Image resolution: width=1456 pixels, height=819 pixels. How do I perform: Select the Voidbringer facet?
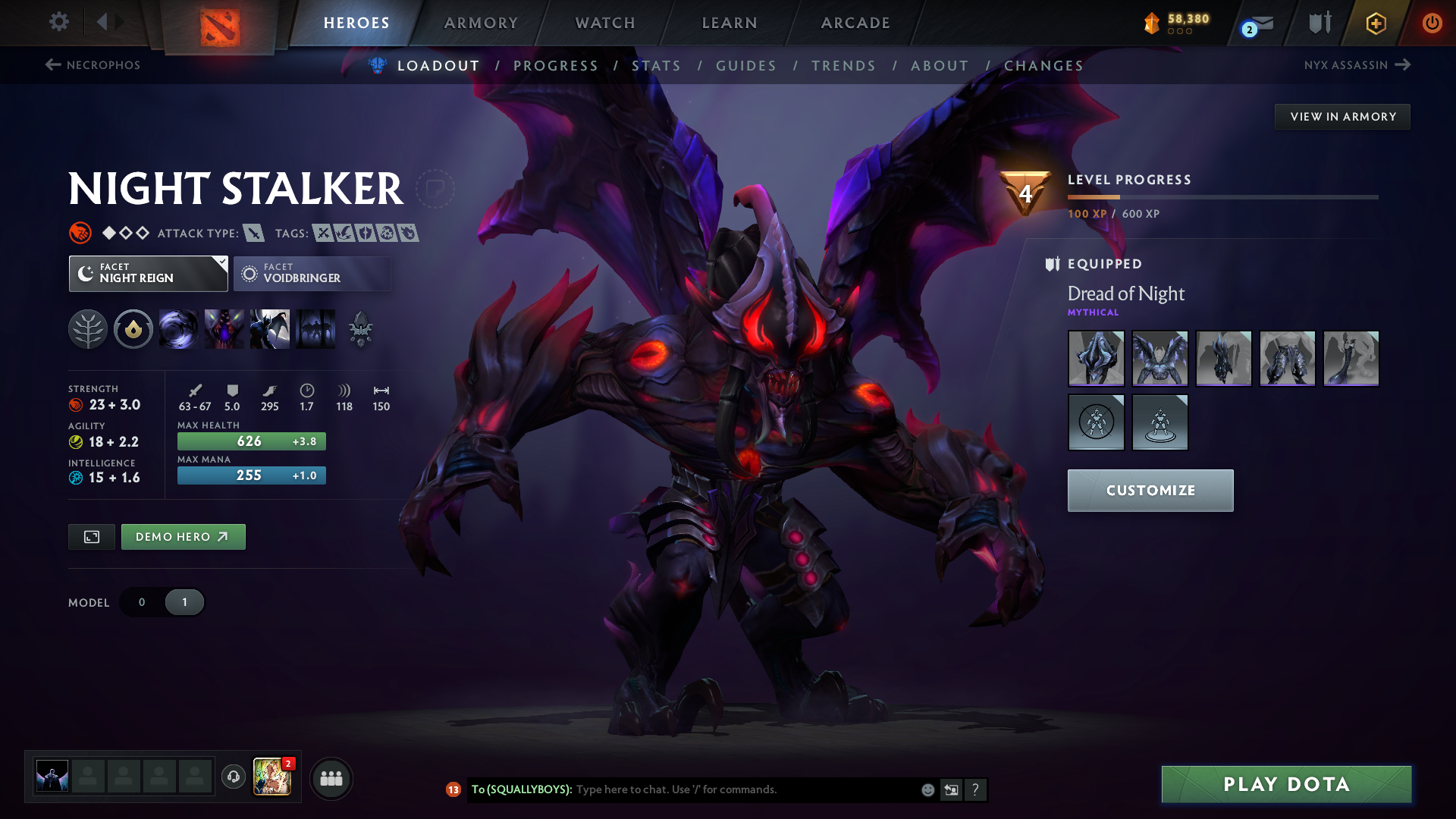[x=312, y=273]
